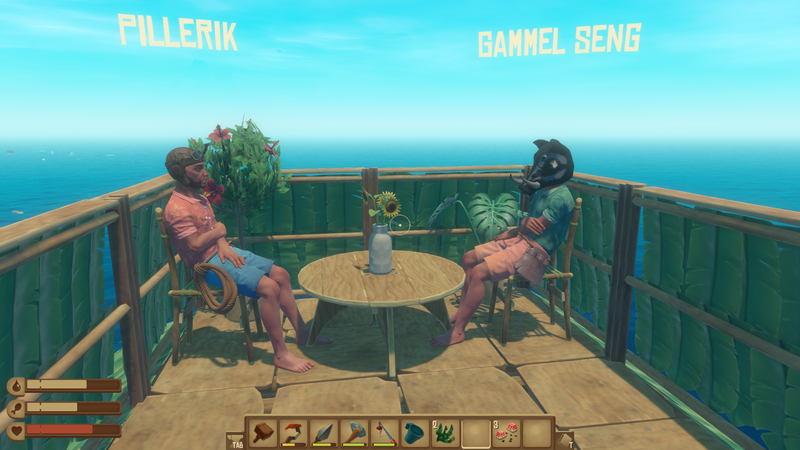Choose the spear from the hotbar
This screenshot has width=800, height=450.
pyautogui.click(x=324, y=432)
